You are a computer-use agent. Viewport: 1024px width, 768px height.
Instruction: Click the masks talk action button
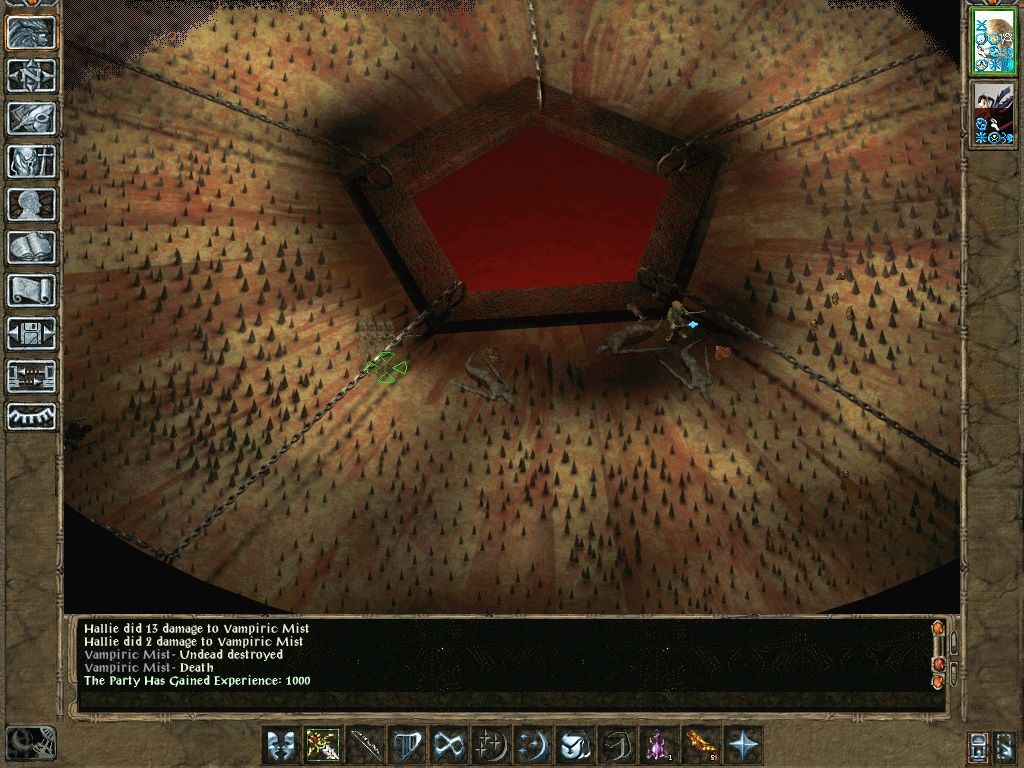[279, 745]
